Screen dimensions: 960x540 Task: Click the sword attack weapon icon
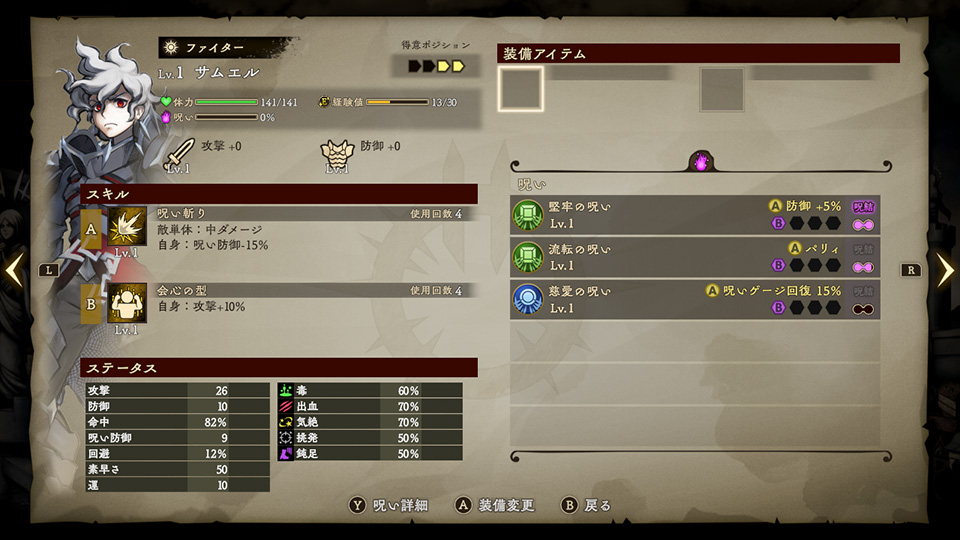180,153
